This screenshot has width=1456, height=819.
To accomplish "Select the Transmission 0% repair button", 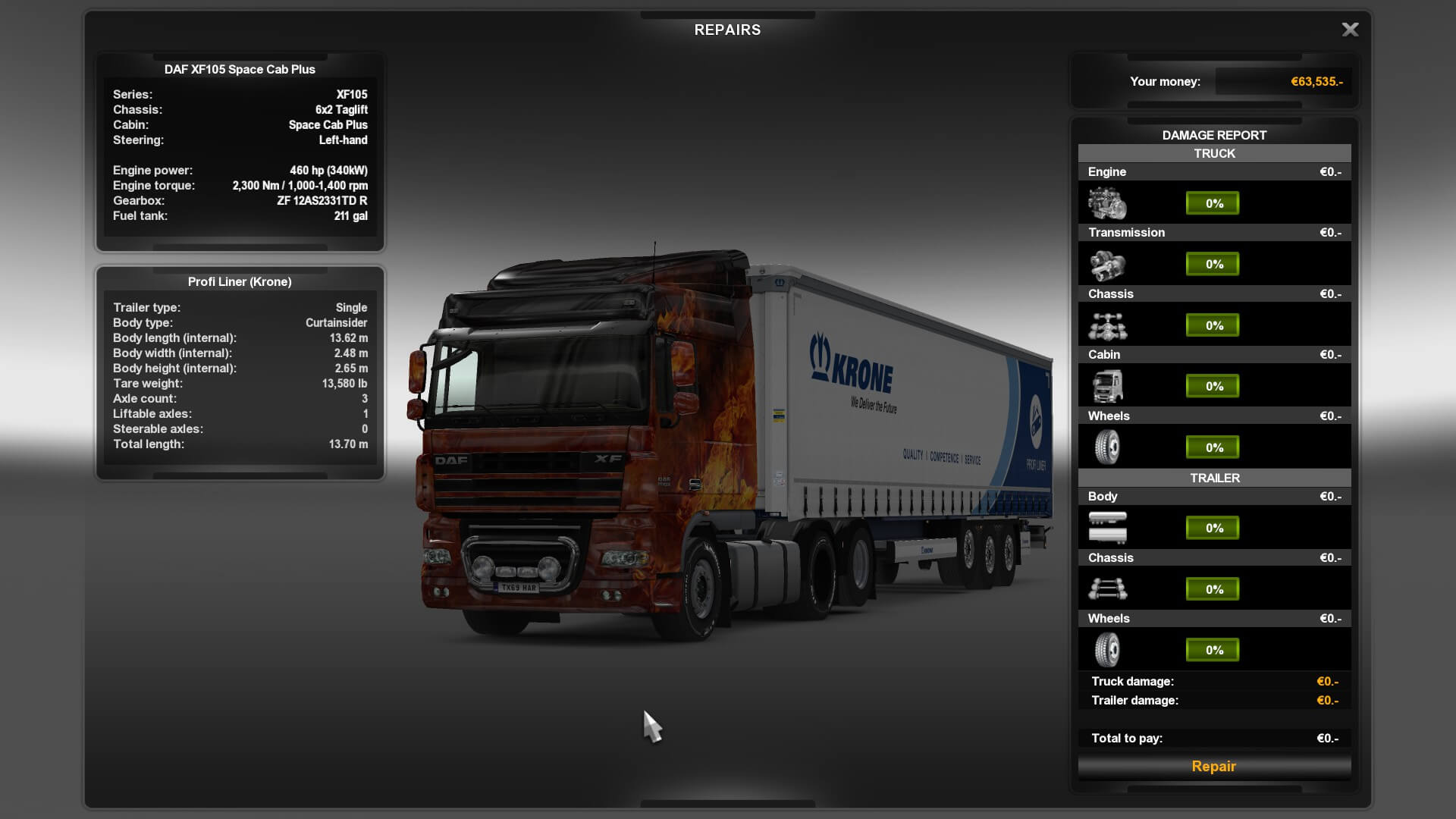I will [1213, 264].
